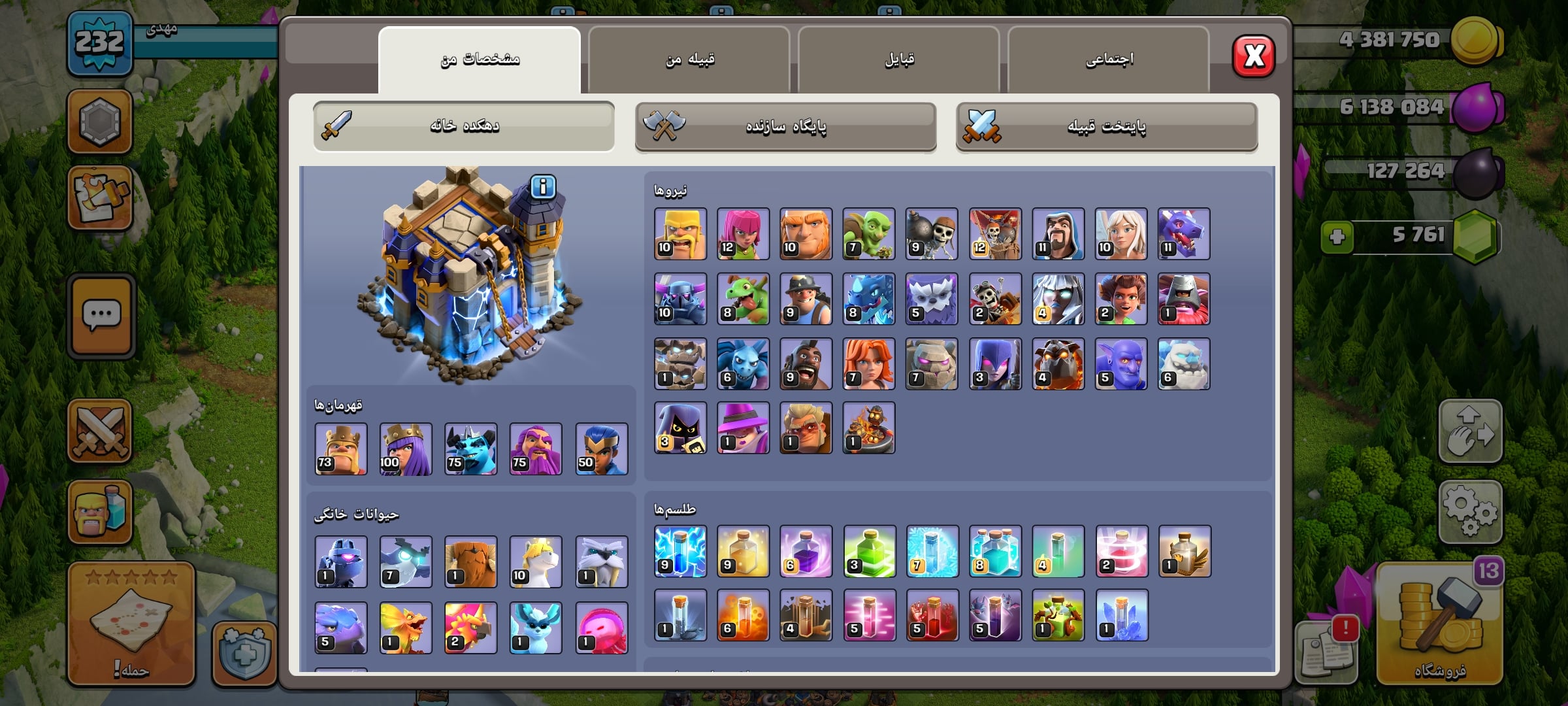Select the Barbarian troop icon

[x=680, y=234]
